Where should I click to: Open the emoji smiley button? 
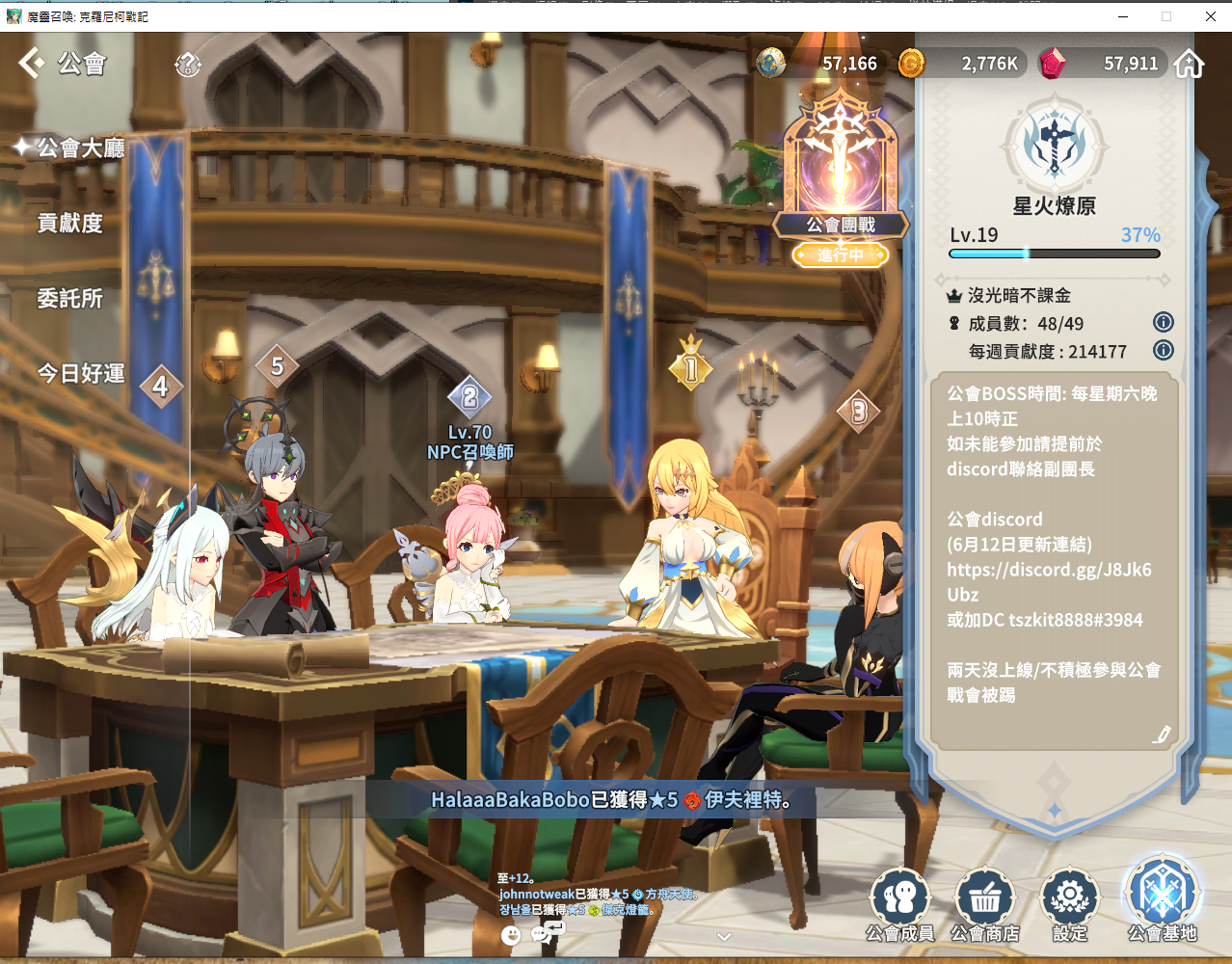point(511,934)
